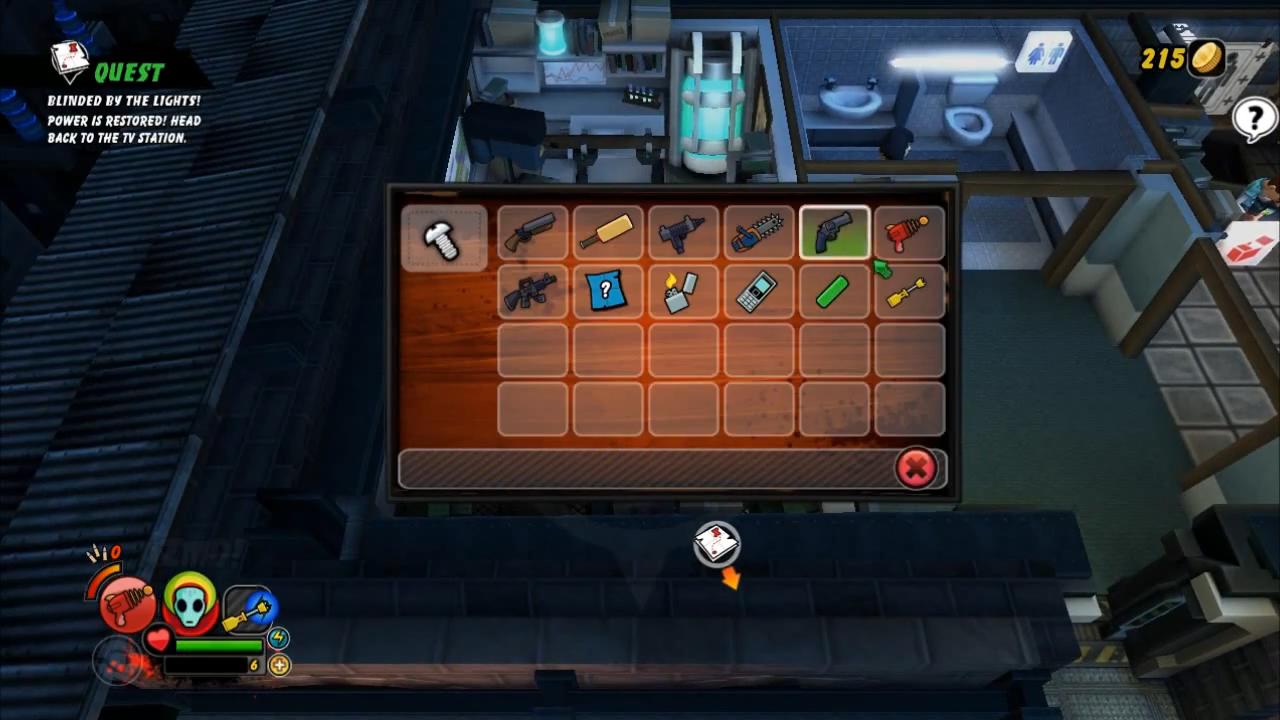Viewport: 1280px width, 720px height.
Task: Select the Uzi submachine gun
Action: pyautogui.click(x=684, y=232)
